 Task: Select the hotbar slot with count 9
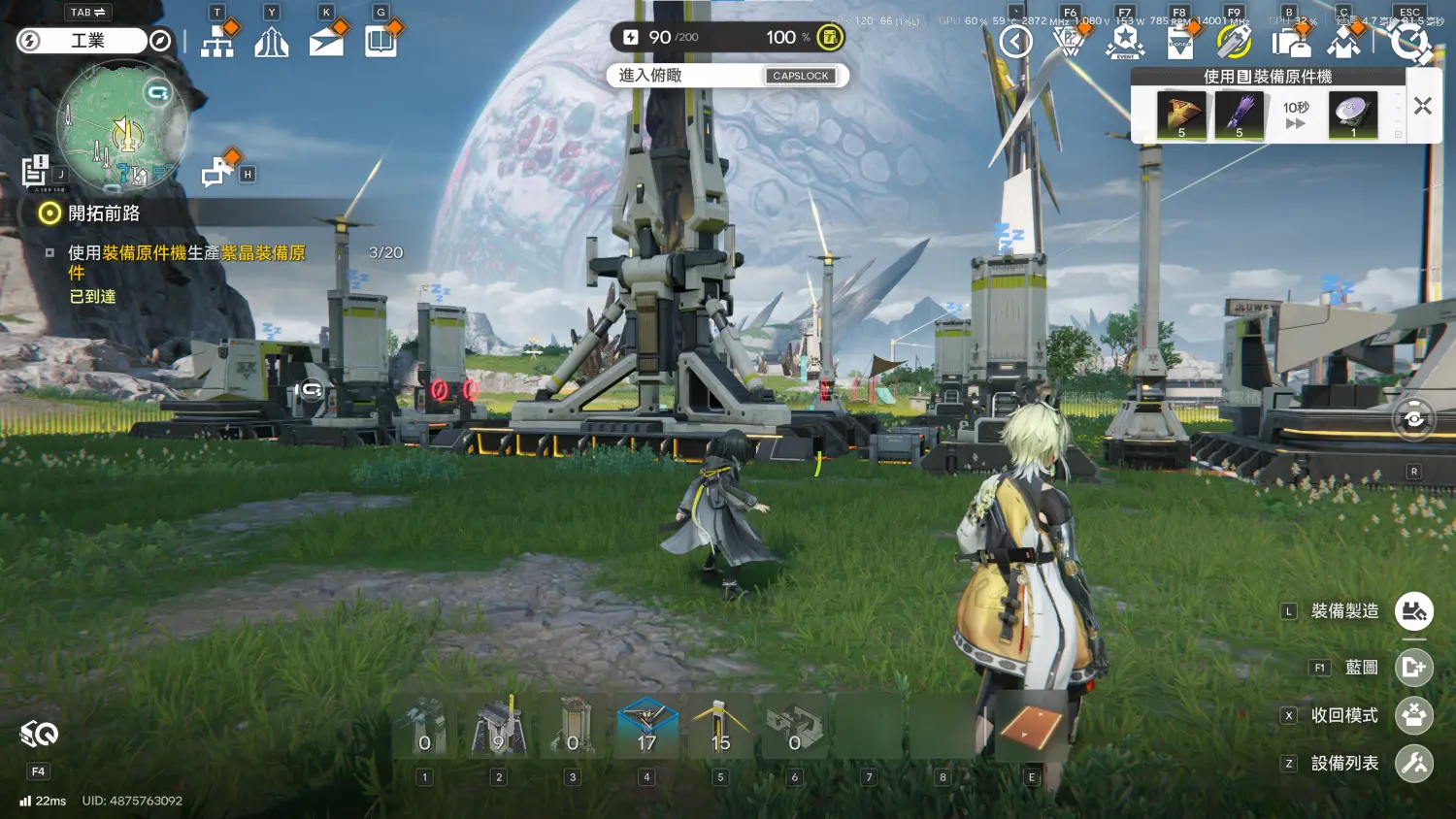coord(499,727)
